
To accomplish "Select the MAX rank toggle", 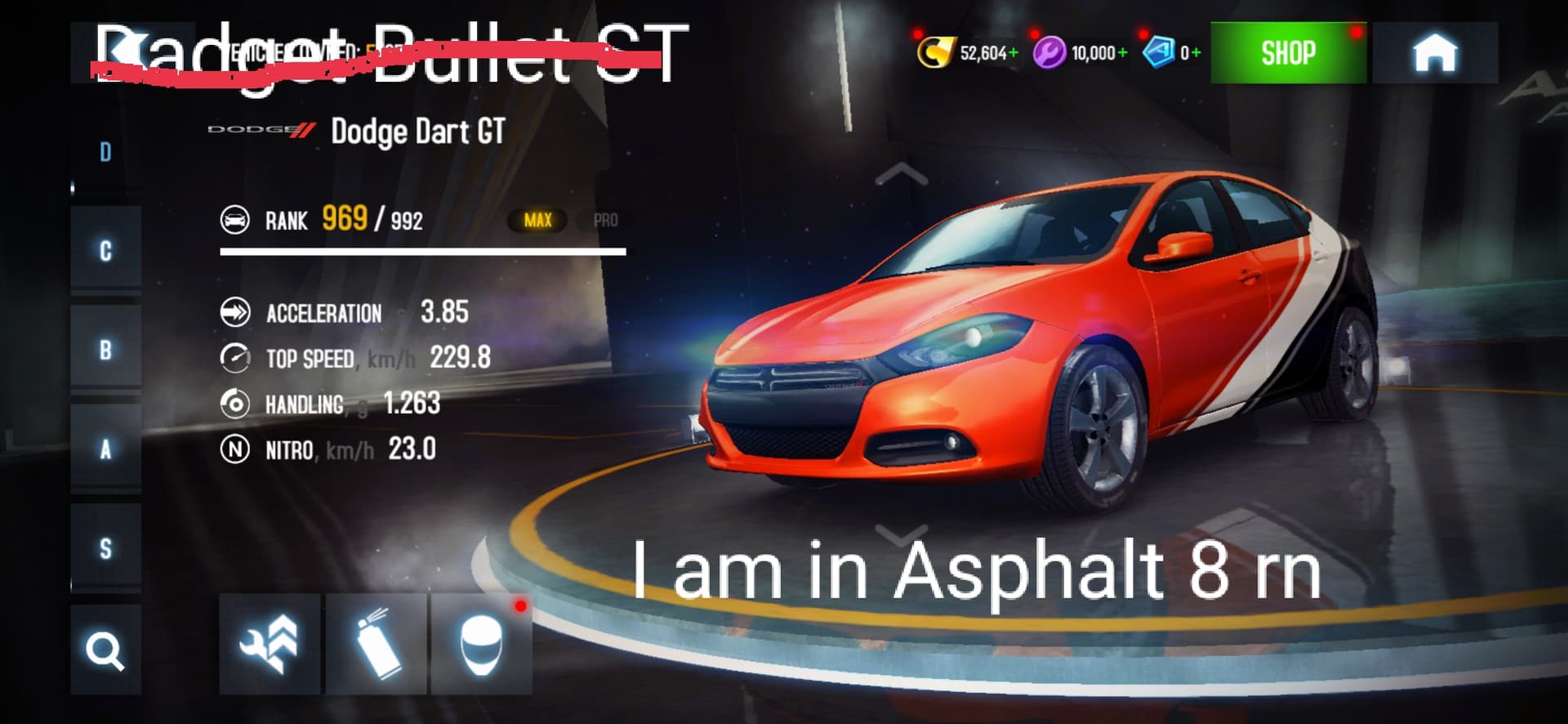I will (x=537, y=221).
